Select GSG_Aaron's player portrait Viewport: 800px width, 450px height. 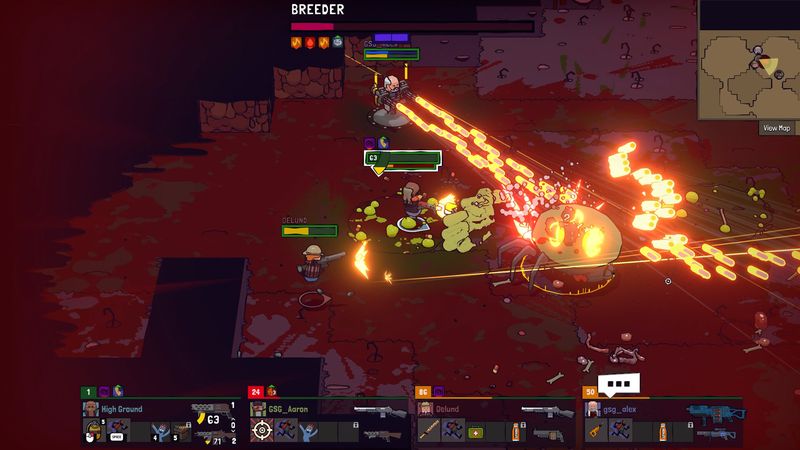tap(258, 409)
